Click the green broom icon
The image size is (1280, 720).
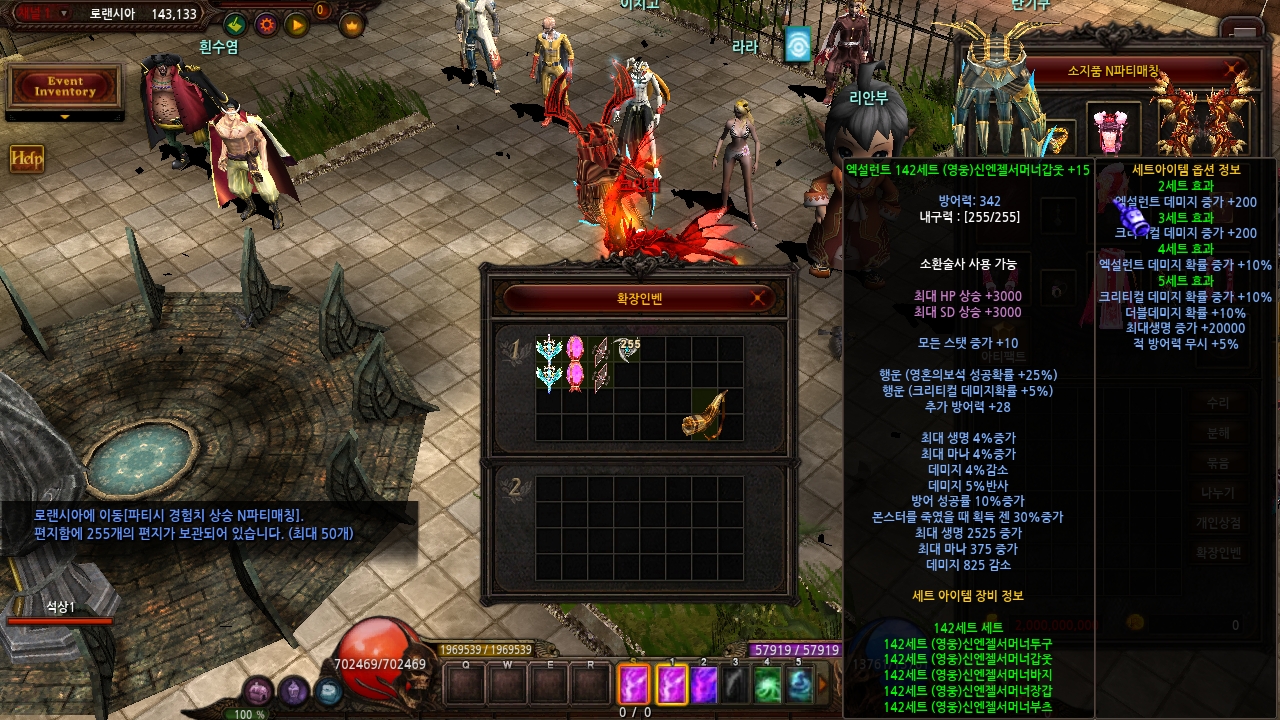coord(234,25)
